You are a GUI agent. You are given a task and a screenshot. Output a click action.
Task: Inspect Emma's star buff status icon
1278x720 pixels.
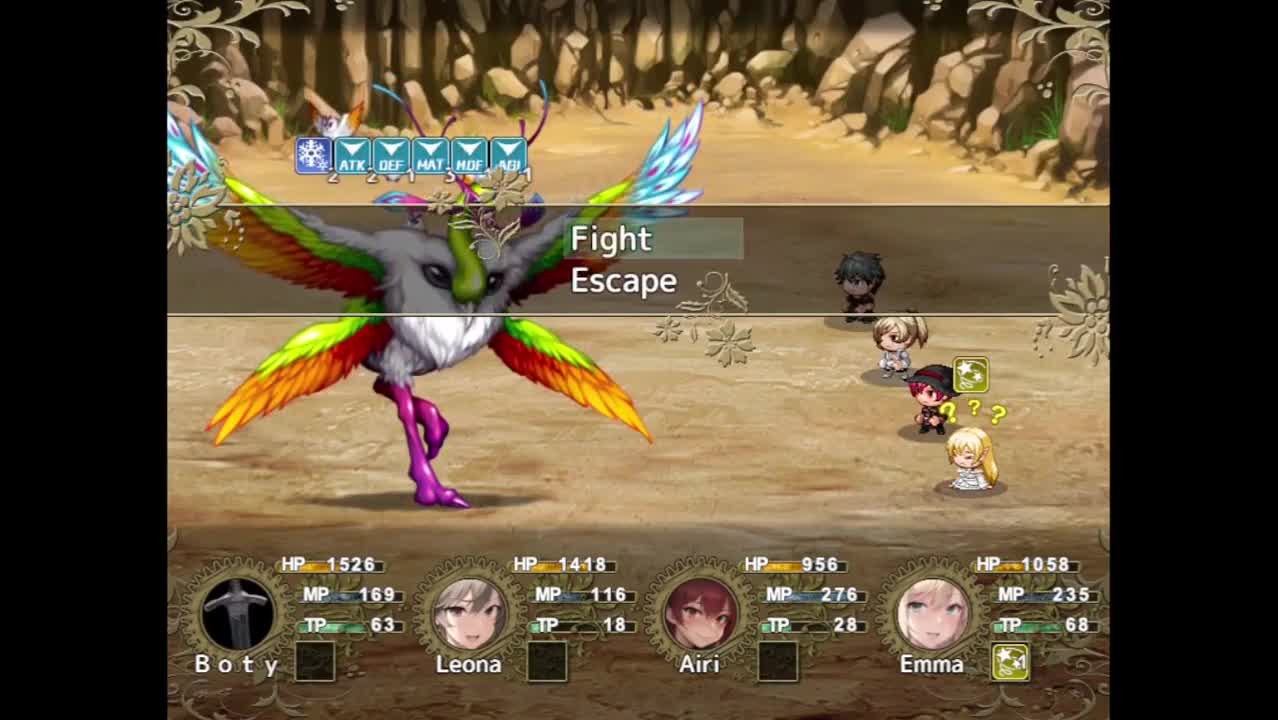[x=1010, y=661]
